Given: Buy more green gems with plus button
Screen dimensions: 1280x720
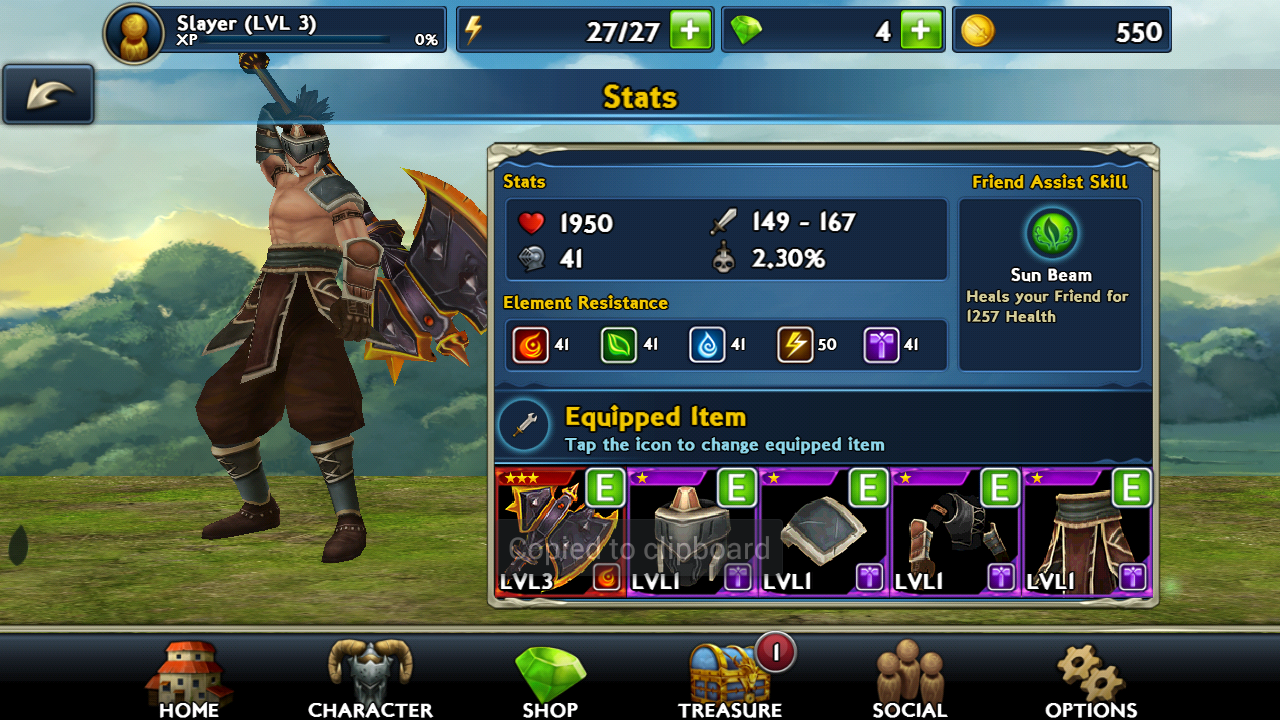Looking at the screenshot, I should [x=921, y=31].
